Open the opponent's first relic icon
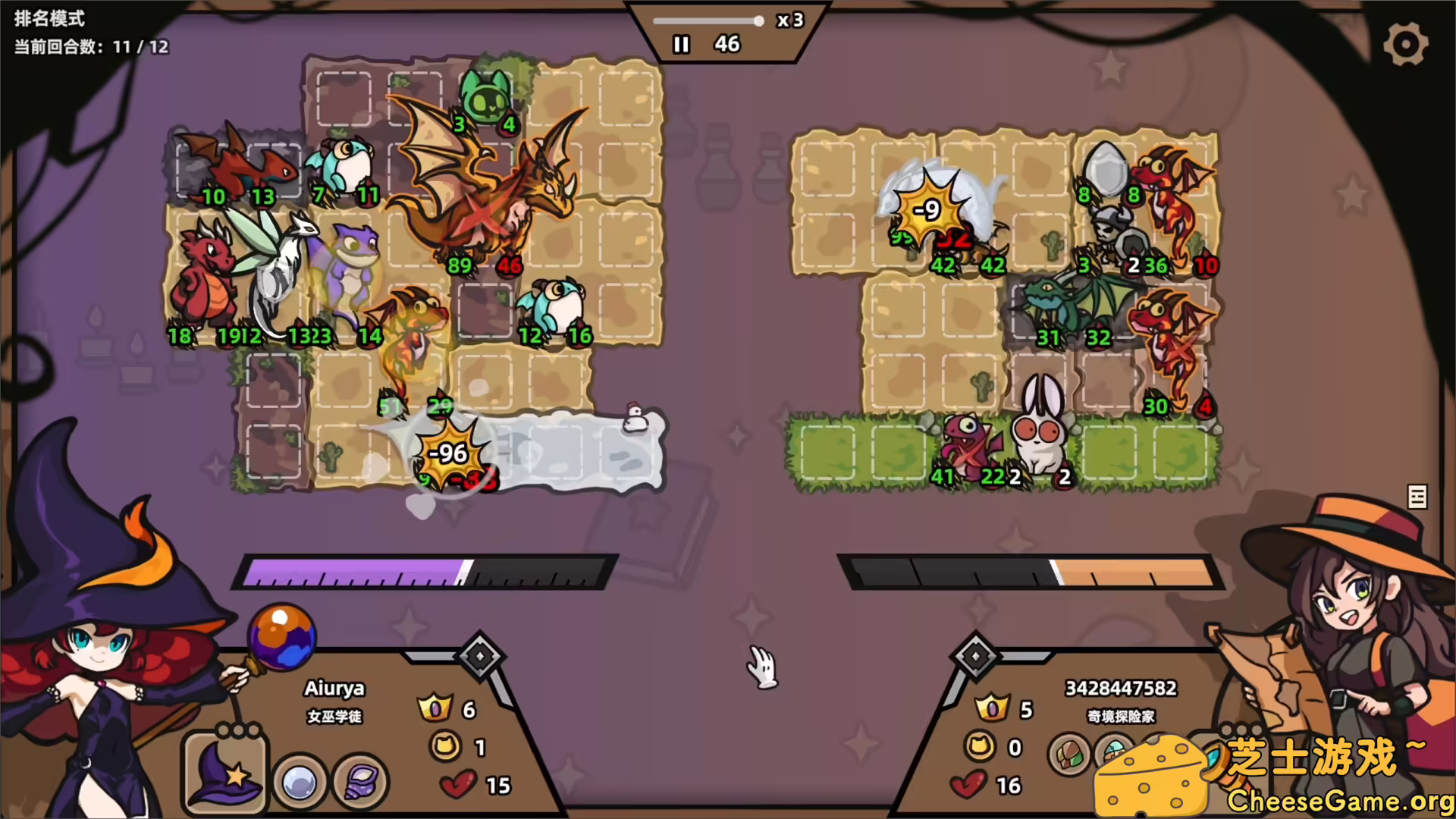 pos(1069,756)
